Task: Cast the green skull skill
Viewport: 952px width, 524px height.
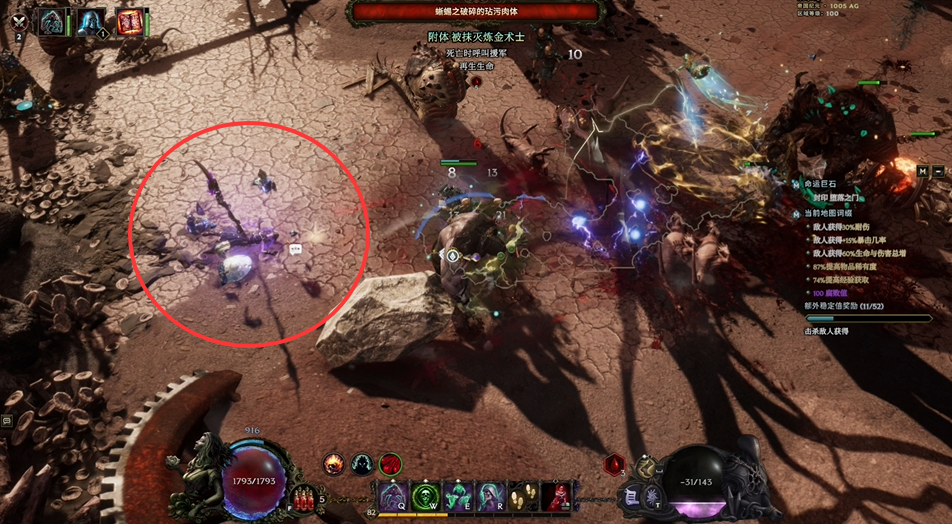Action: 425,497
